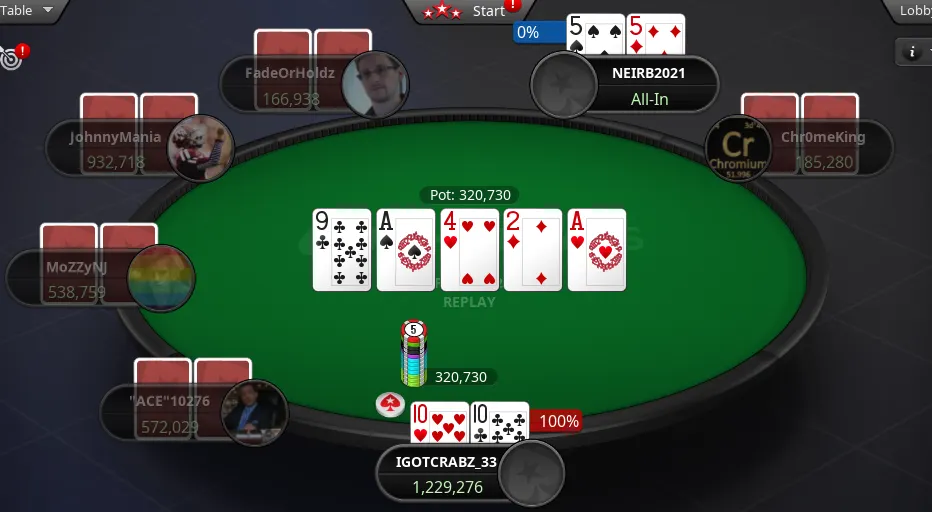This screenshot has height=512, width=932.
Task: Open the Start stars menu
Action: click(x=468, y=11)
